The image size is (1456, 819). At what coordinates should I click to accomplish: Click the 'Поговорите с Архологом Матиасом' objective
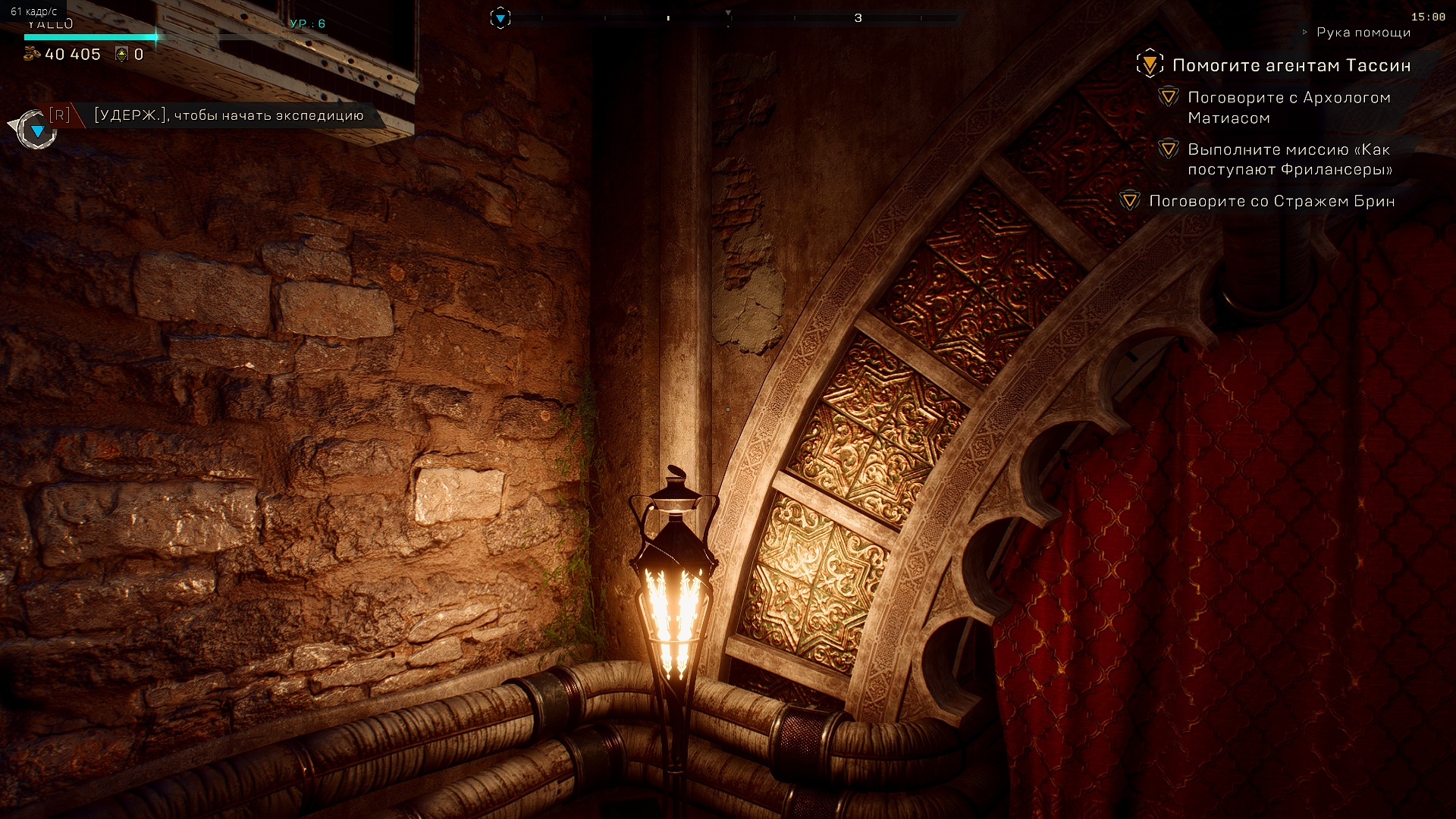(1288, 108)
